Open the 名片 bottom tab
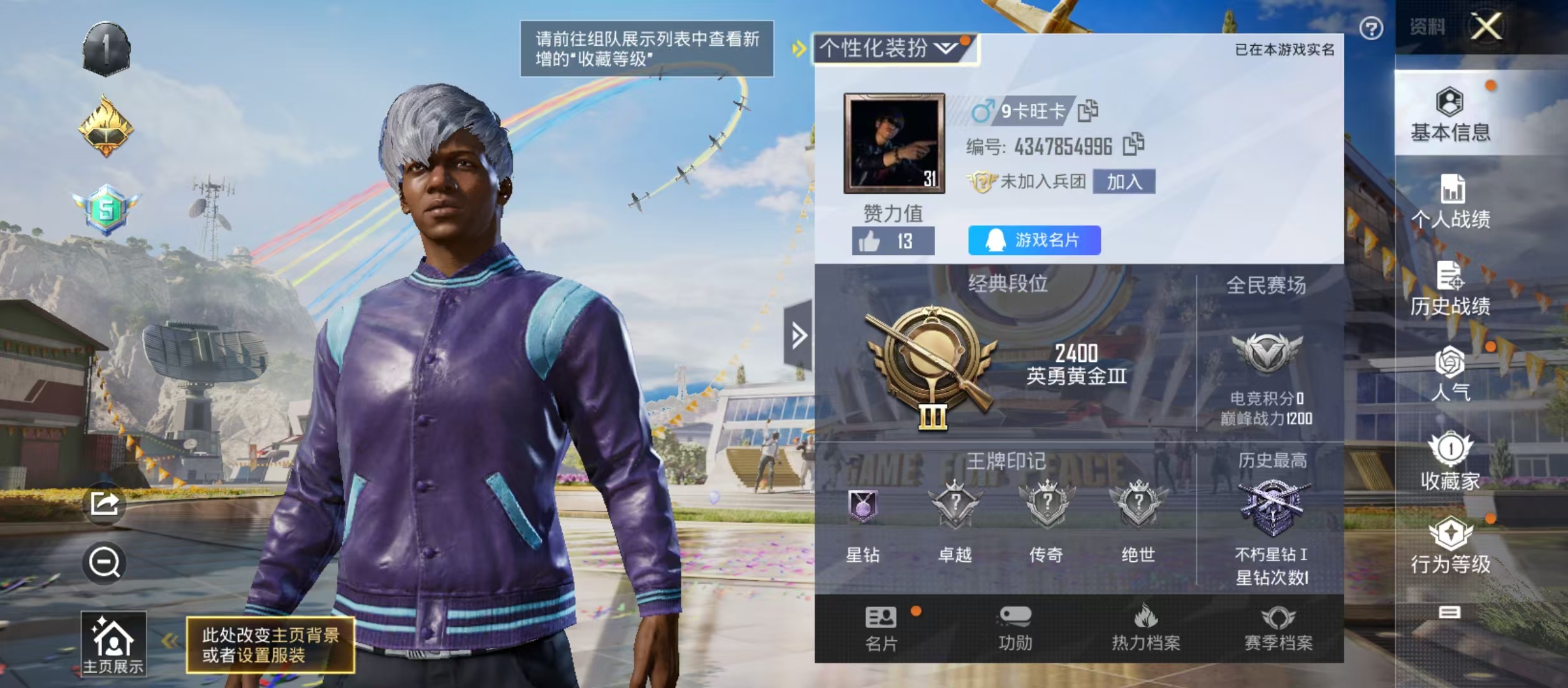Viewport: 1568px width, 688px height. 882,629
